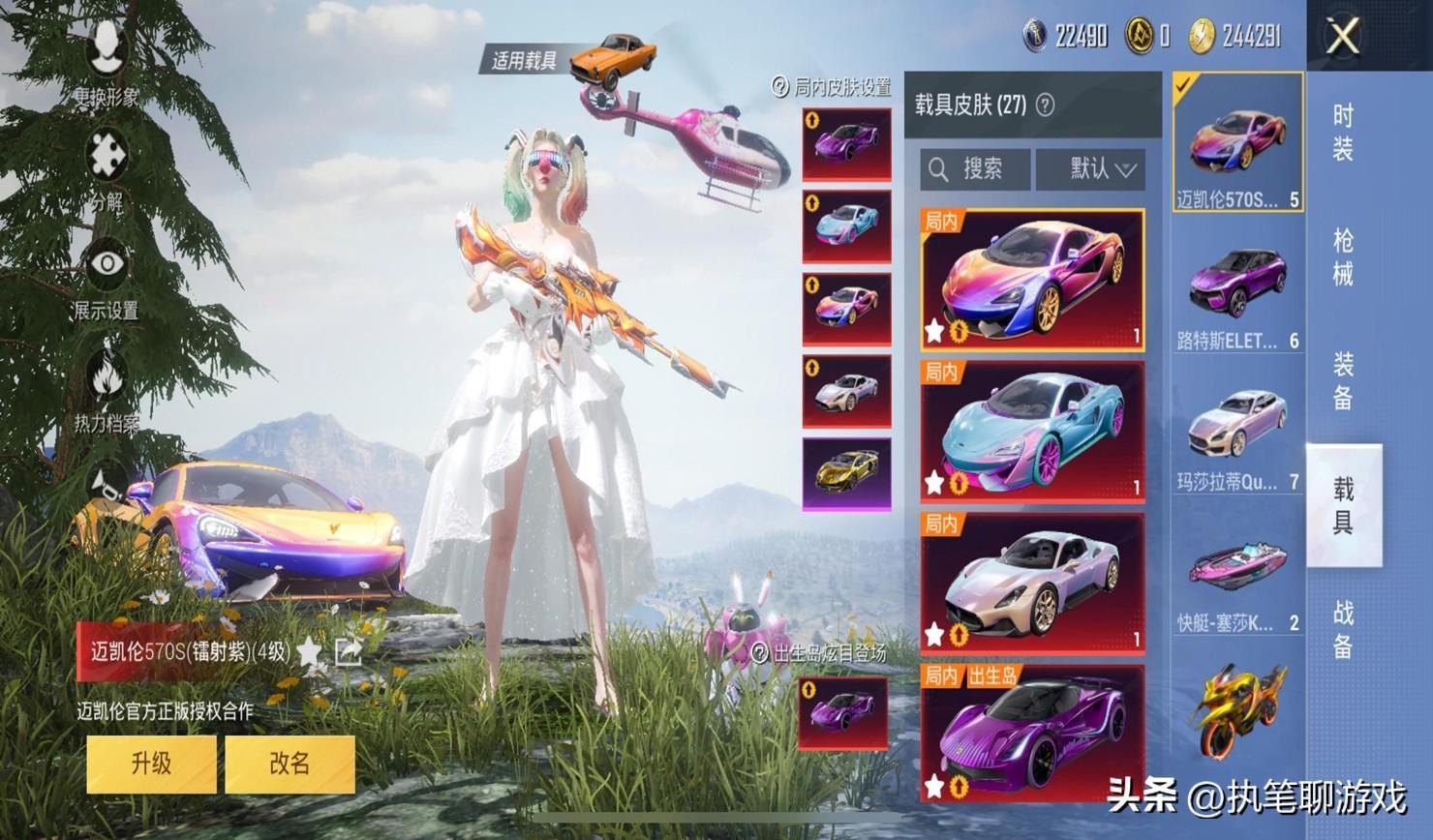Open the 装备 equipment tab

(1343, 380)
